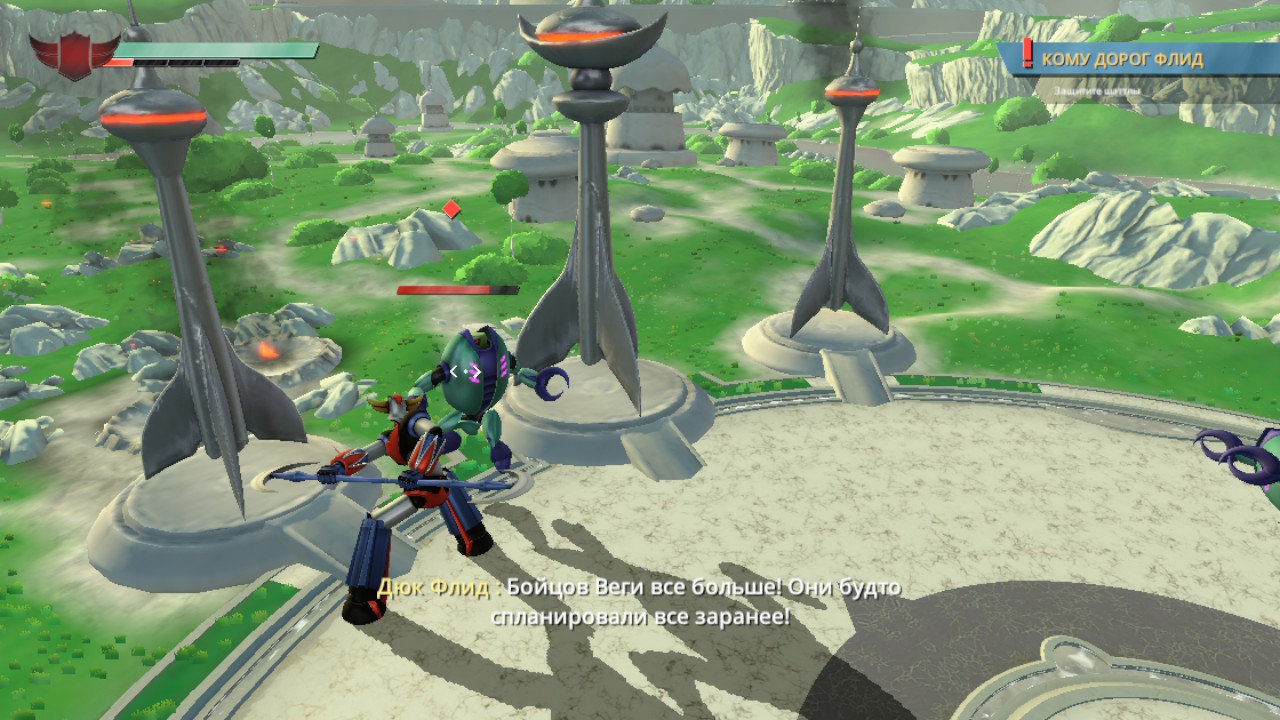Click the red exclamation mark quest icon
1280x720 pixels.
(x=1027, y=55)
